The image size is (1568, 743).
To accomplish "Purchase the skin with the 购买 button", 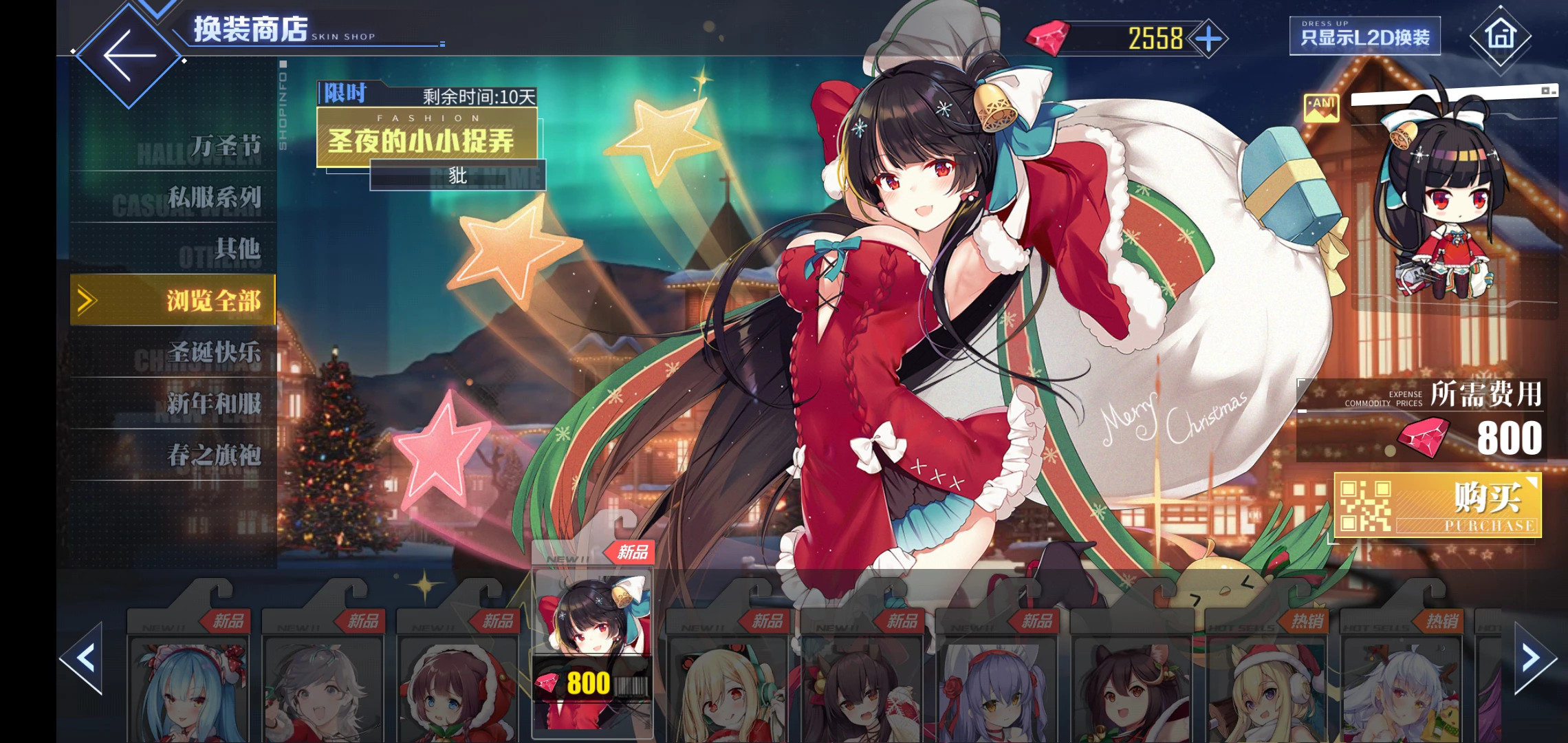I will (x=1437, y=506).
